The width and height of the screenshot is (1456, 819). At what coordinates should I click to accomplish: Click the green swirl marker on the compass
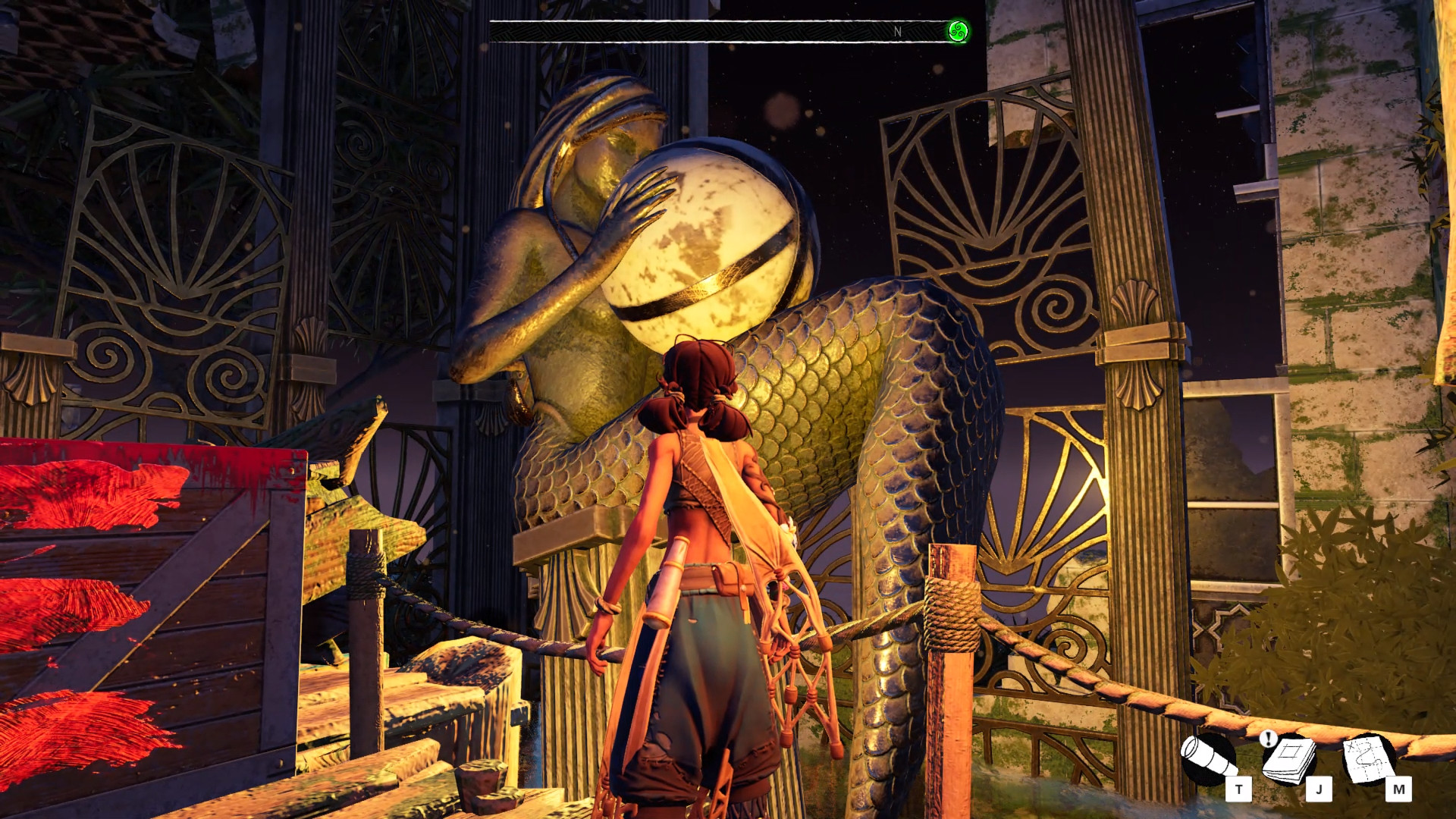[x=958, y=32]
